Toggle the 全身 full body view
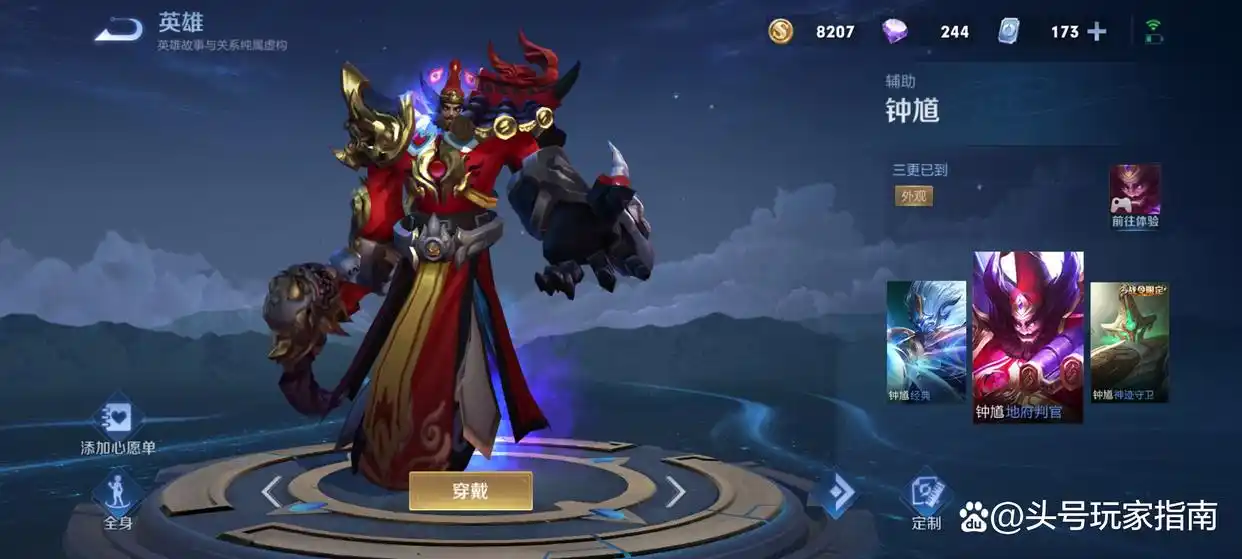This screenshot has width=1242, height=559. (118, 499)
